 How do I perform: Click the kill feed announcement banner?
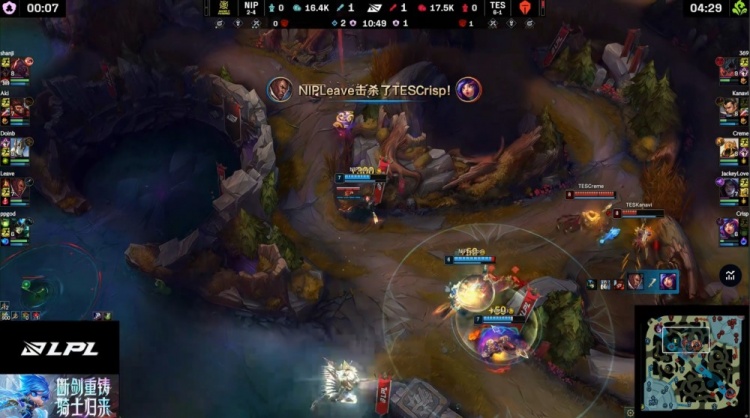click(x=373, y=89)
